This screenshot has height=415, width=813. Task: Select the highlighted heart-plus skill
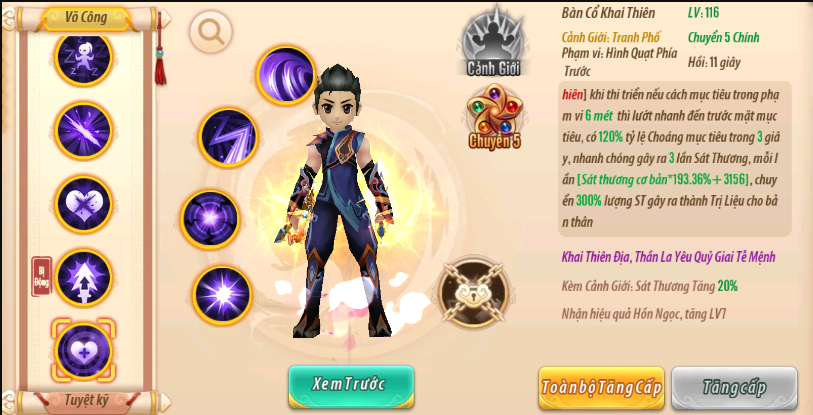pyautogui.click(x=83, y=348)
